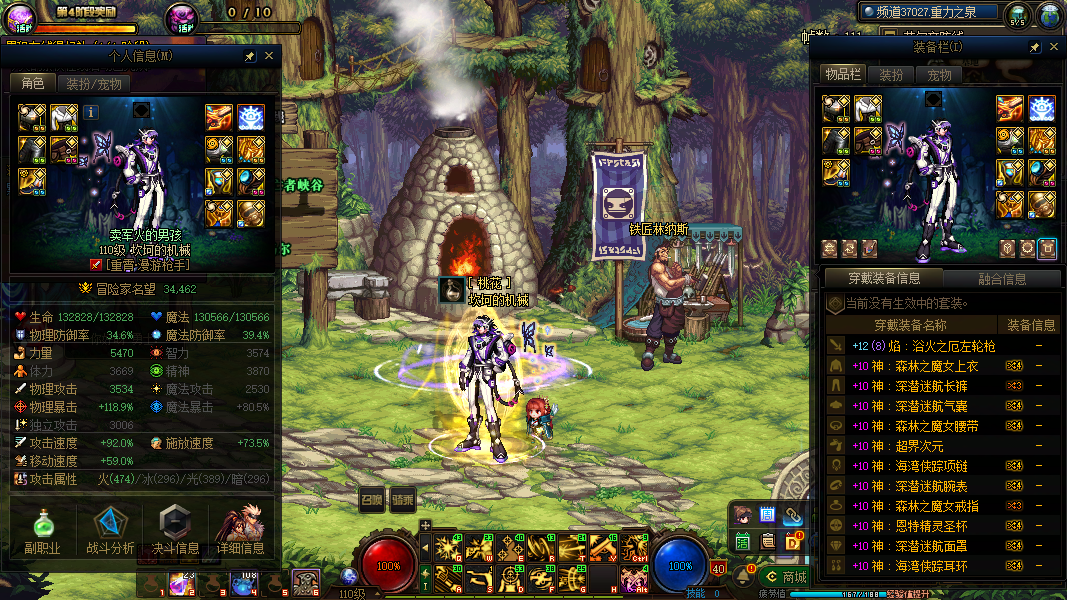Screen dimensions: 1067x600
Task: Close the 个人信息 character info panel
Action: pyautogui.click(x=268, y=56)
